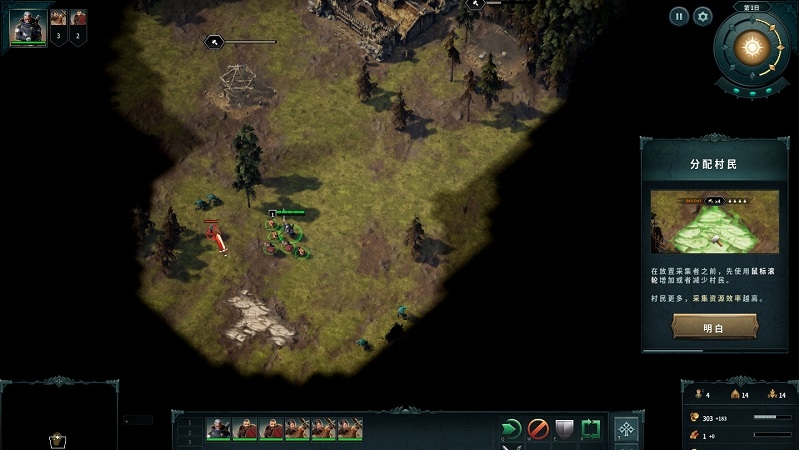Pause the game
The image size is (799, 450).
coord(679,16)
